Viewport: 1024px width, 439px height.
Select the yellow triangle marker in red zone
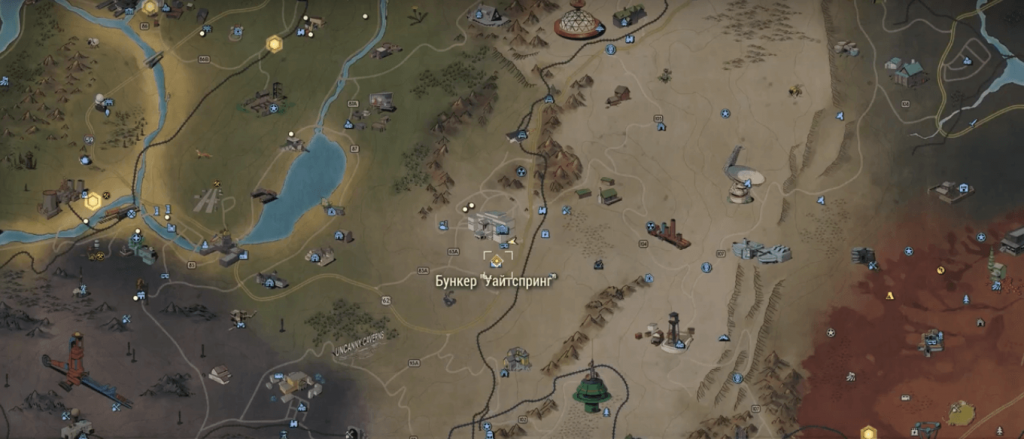point(889,296)
